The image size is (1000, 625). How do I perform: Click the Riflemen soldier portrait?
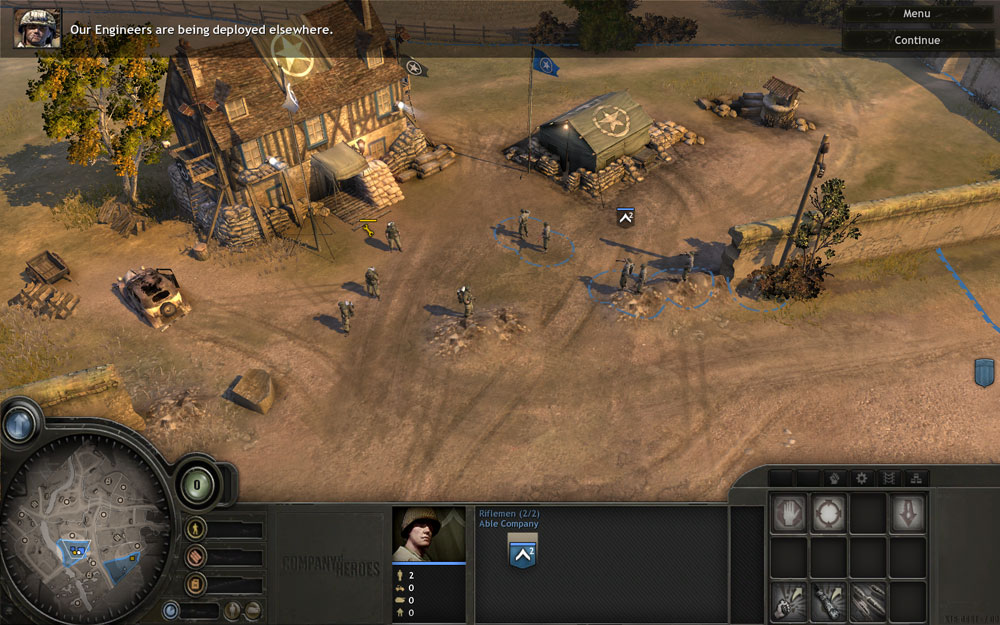click(428, 534)
